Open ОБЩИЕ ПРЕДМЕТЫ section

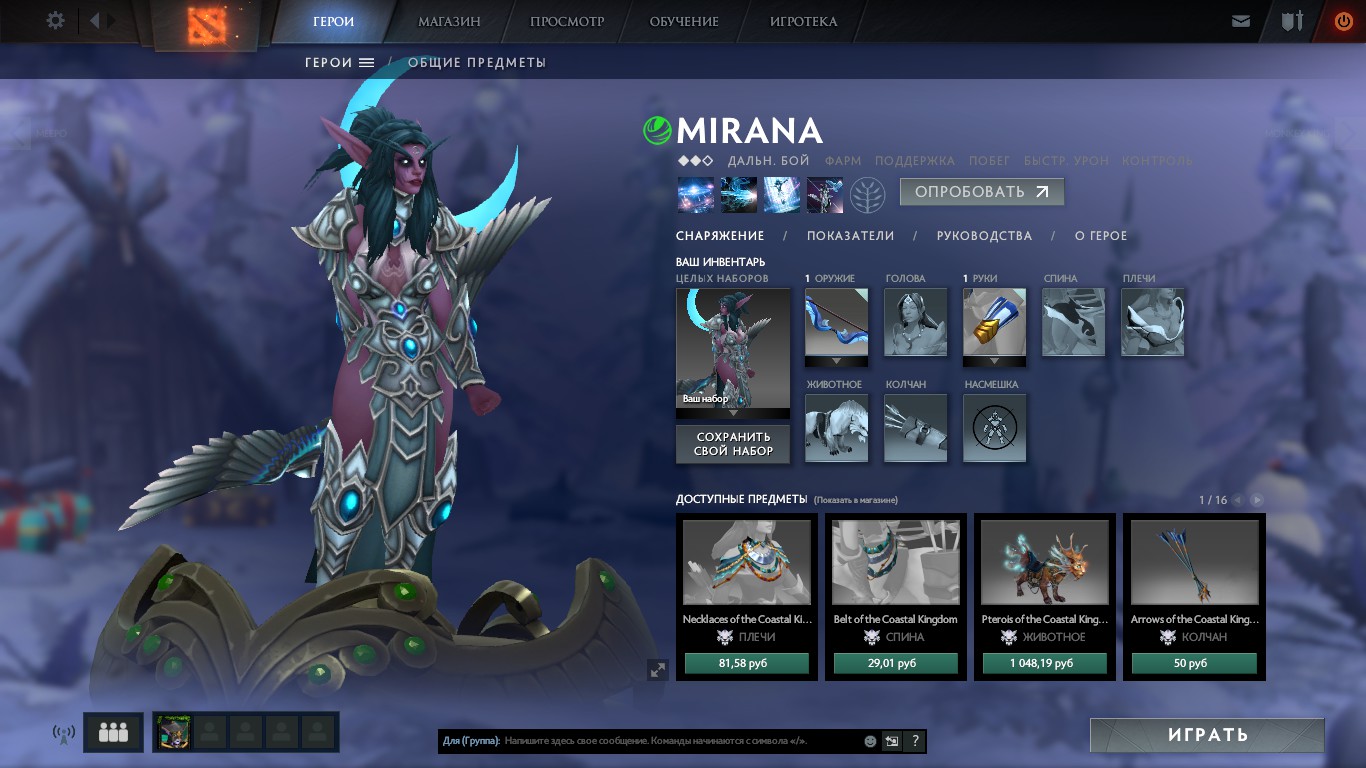click(x=477, y=62)
